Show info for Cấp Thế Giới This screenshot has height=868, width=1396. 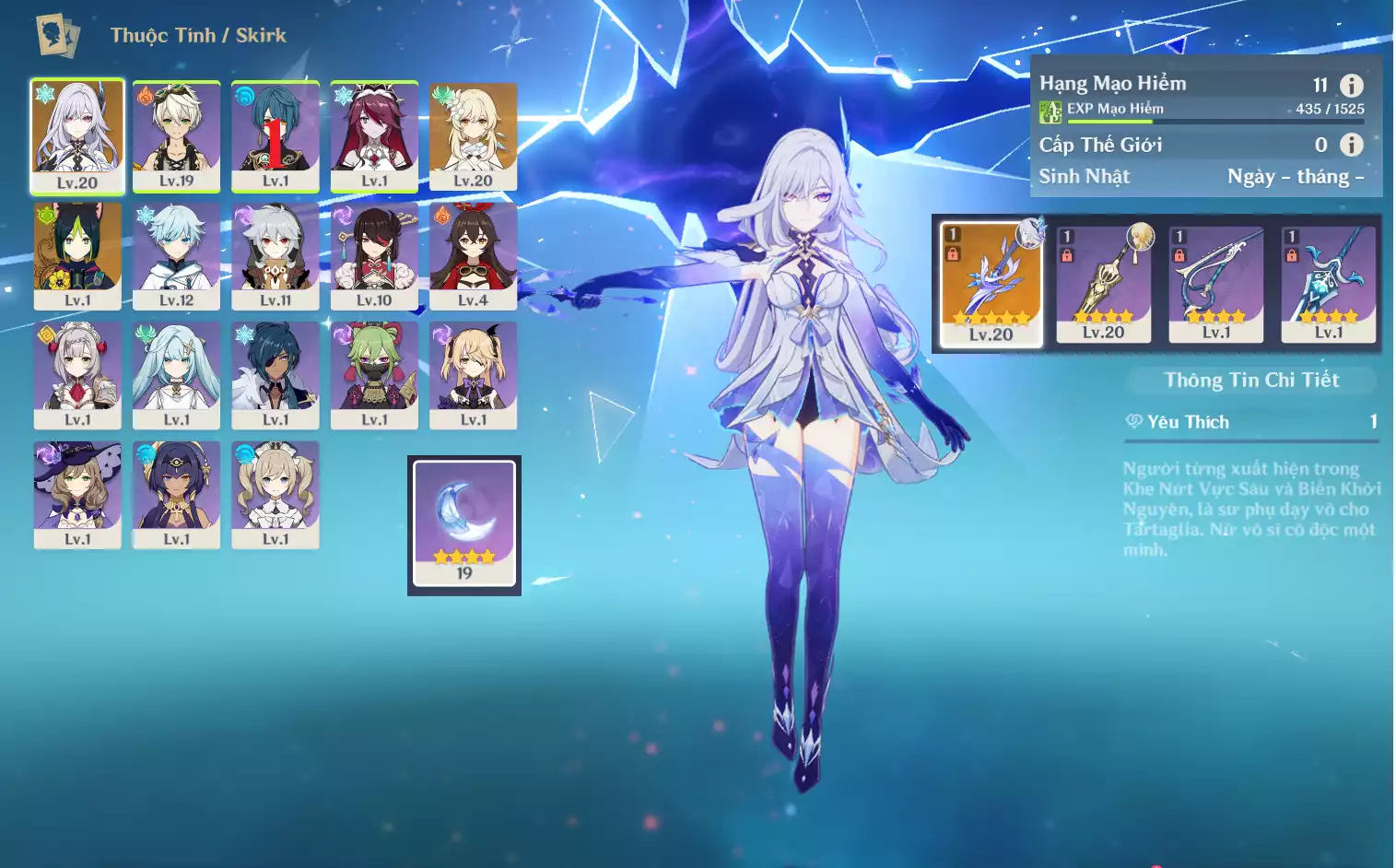[x=1351, y=145]
